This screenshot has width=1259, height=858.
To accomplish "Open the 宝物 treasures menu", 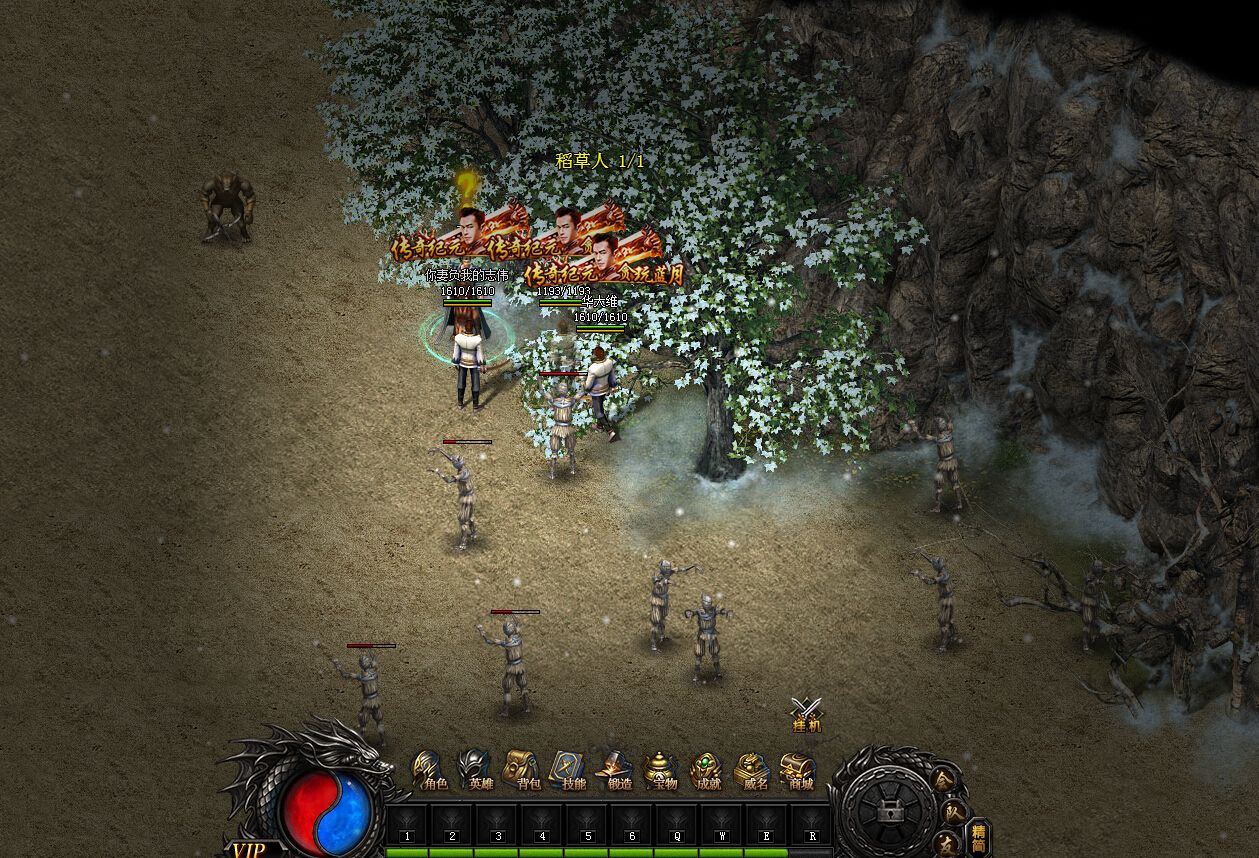I will click(x=661, y=771).
